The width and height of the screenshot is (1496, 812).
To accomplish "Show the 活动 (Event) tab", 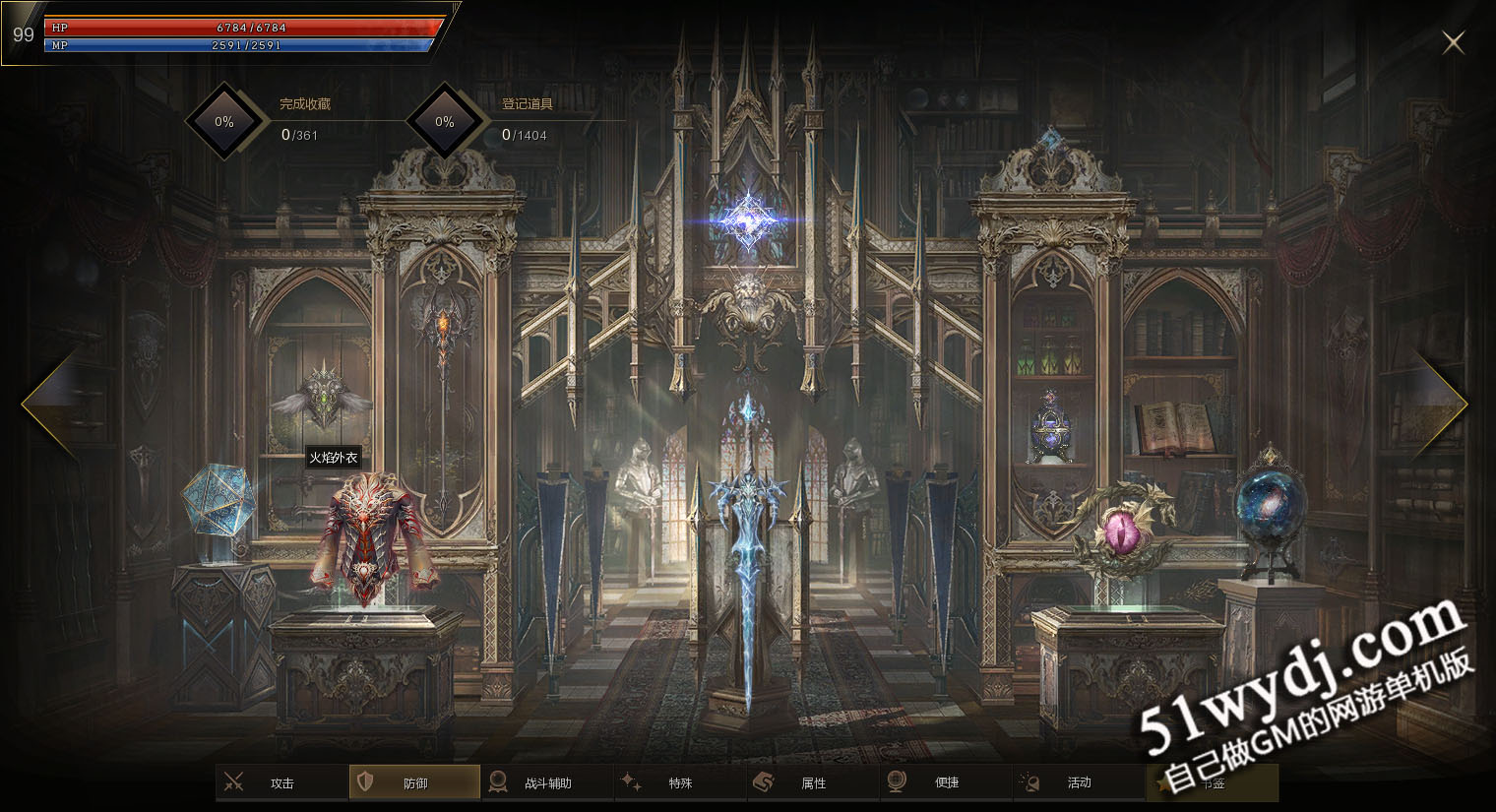I will (1079, 783).
